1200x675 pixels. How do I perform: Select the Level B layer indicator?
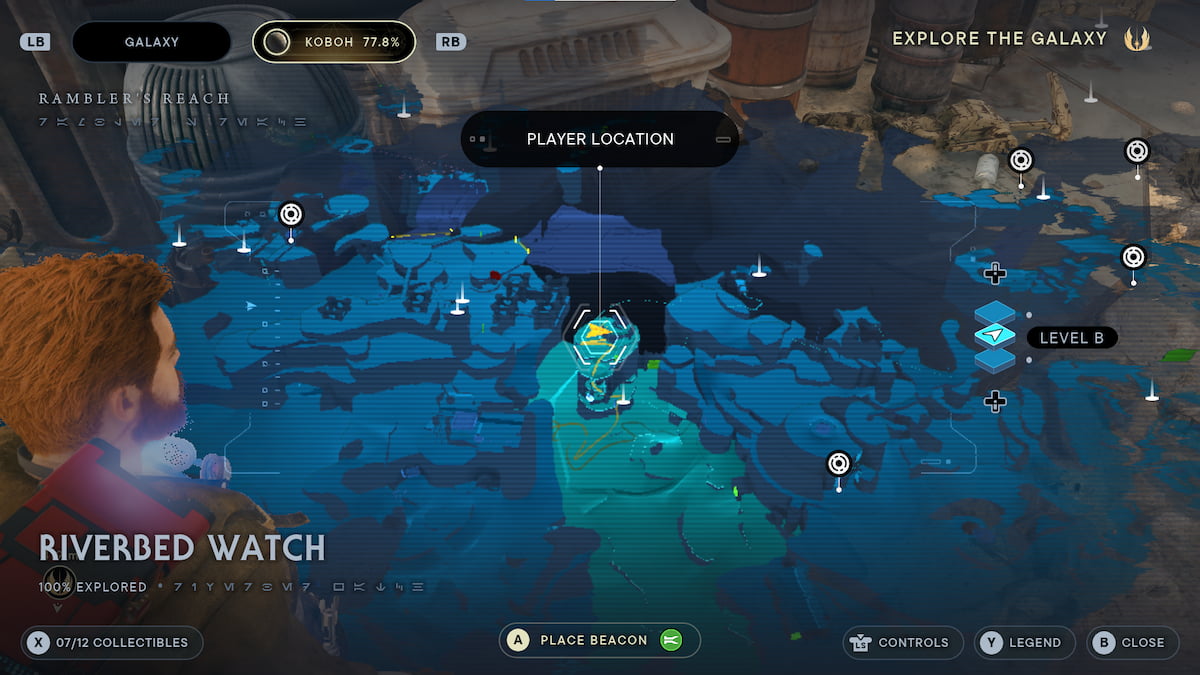(1071, 338)
